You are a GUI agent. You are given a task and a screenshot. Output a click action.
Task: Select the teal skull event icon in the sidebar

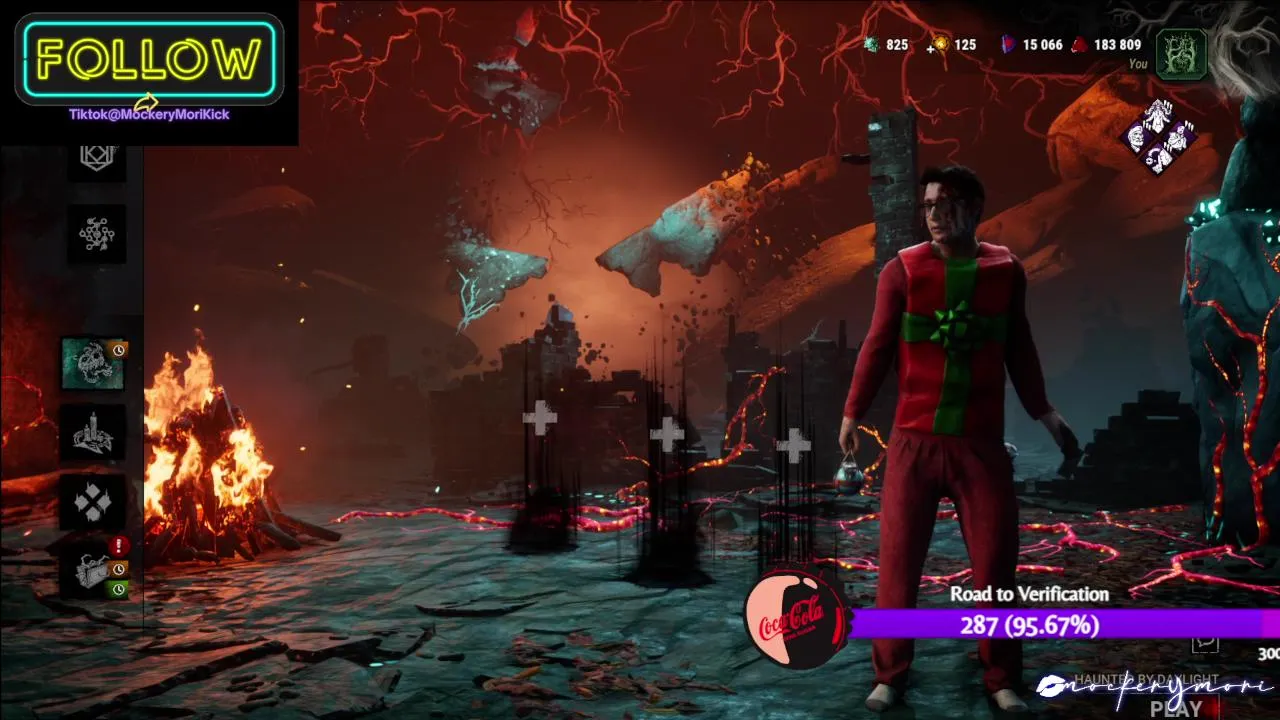point(93,363)
